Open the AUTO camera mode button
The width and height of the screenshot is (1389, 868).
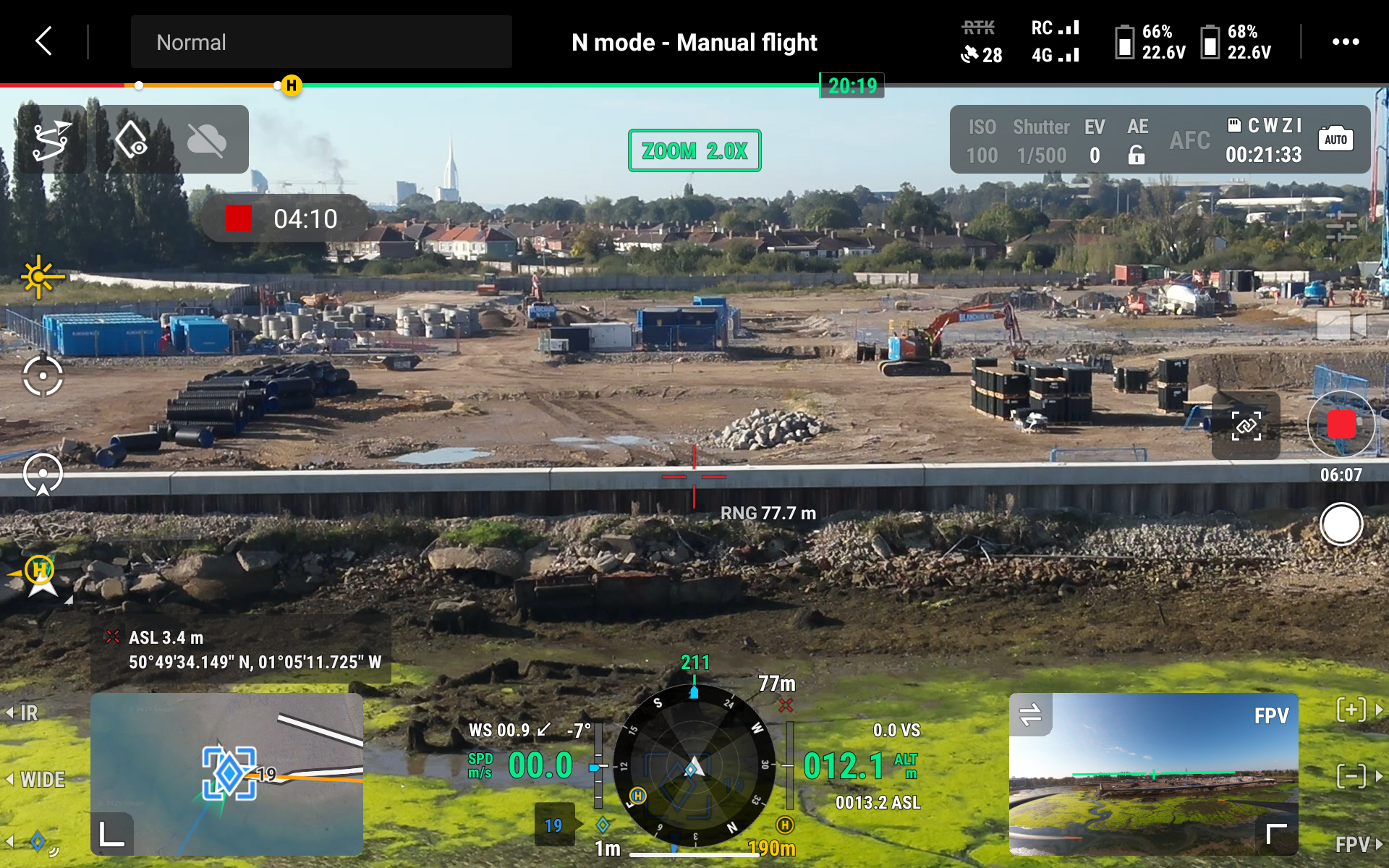click(x=1335, y=140)
